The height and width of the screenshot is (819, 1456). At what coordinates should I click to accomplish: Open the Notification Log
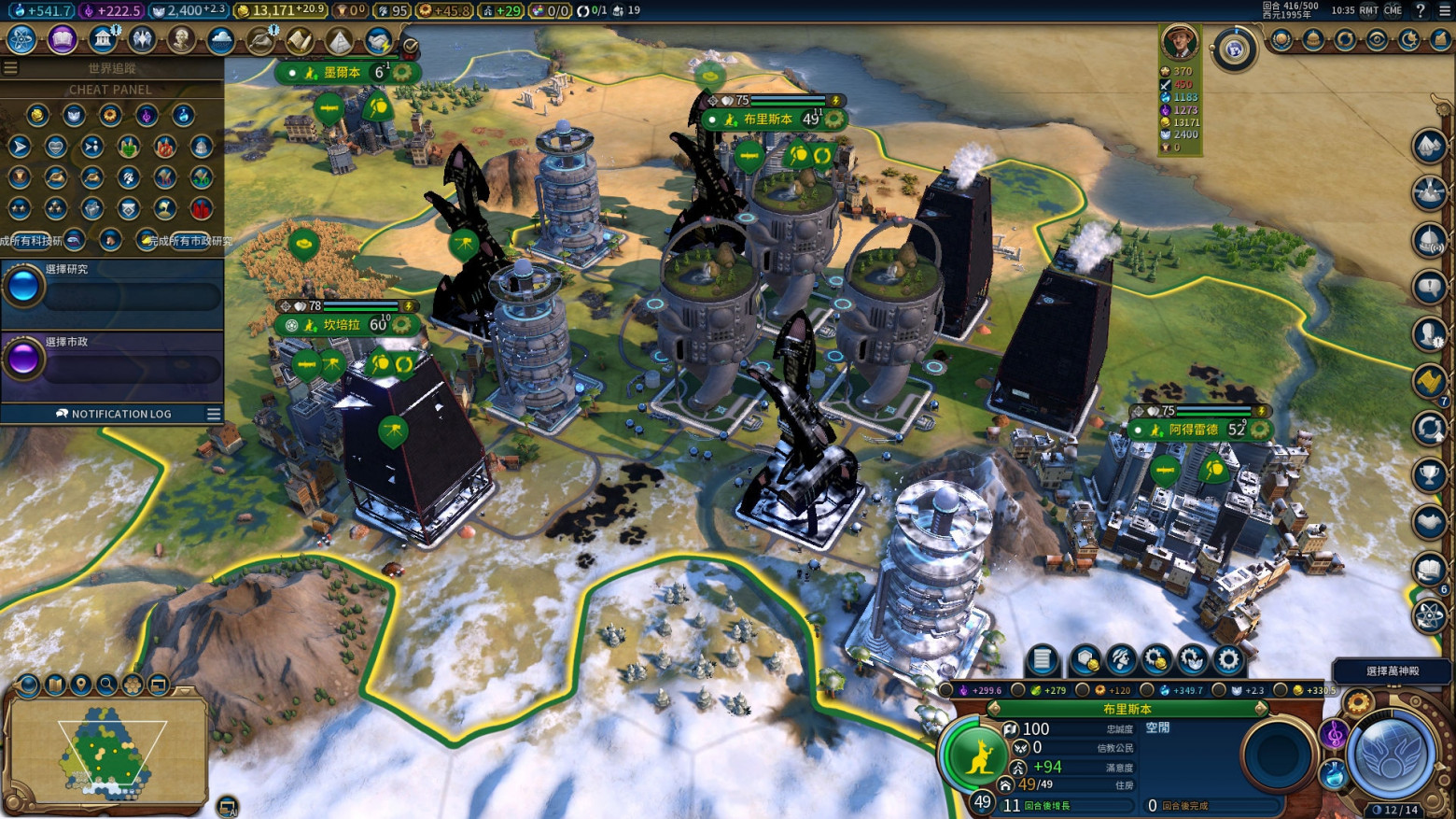point(113,414)
